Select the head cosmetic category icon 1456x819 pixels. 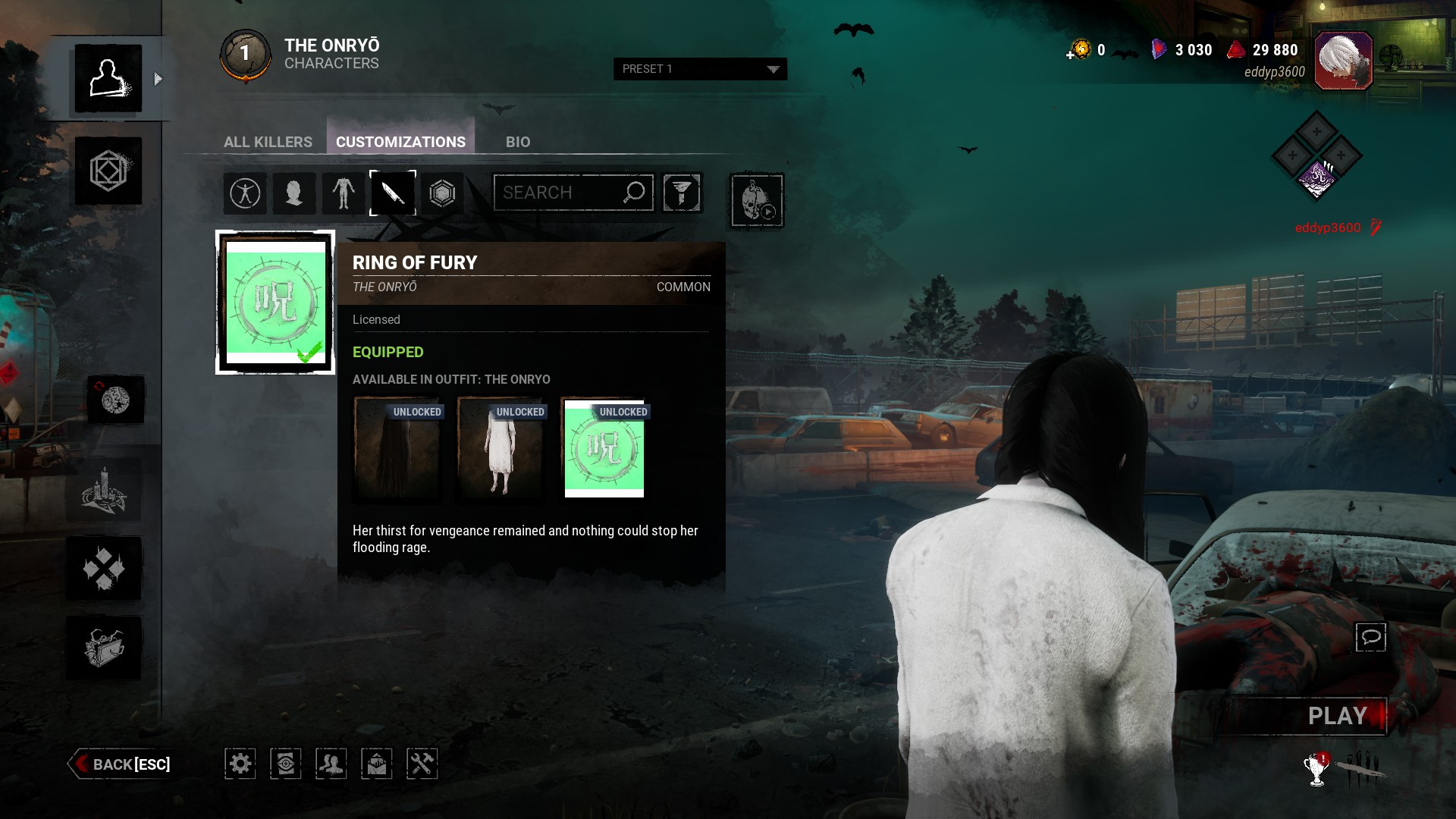click(293, 193)
